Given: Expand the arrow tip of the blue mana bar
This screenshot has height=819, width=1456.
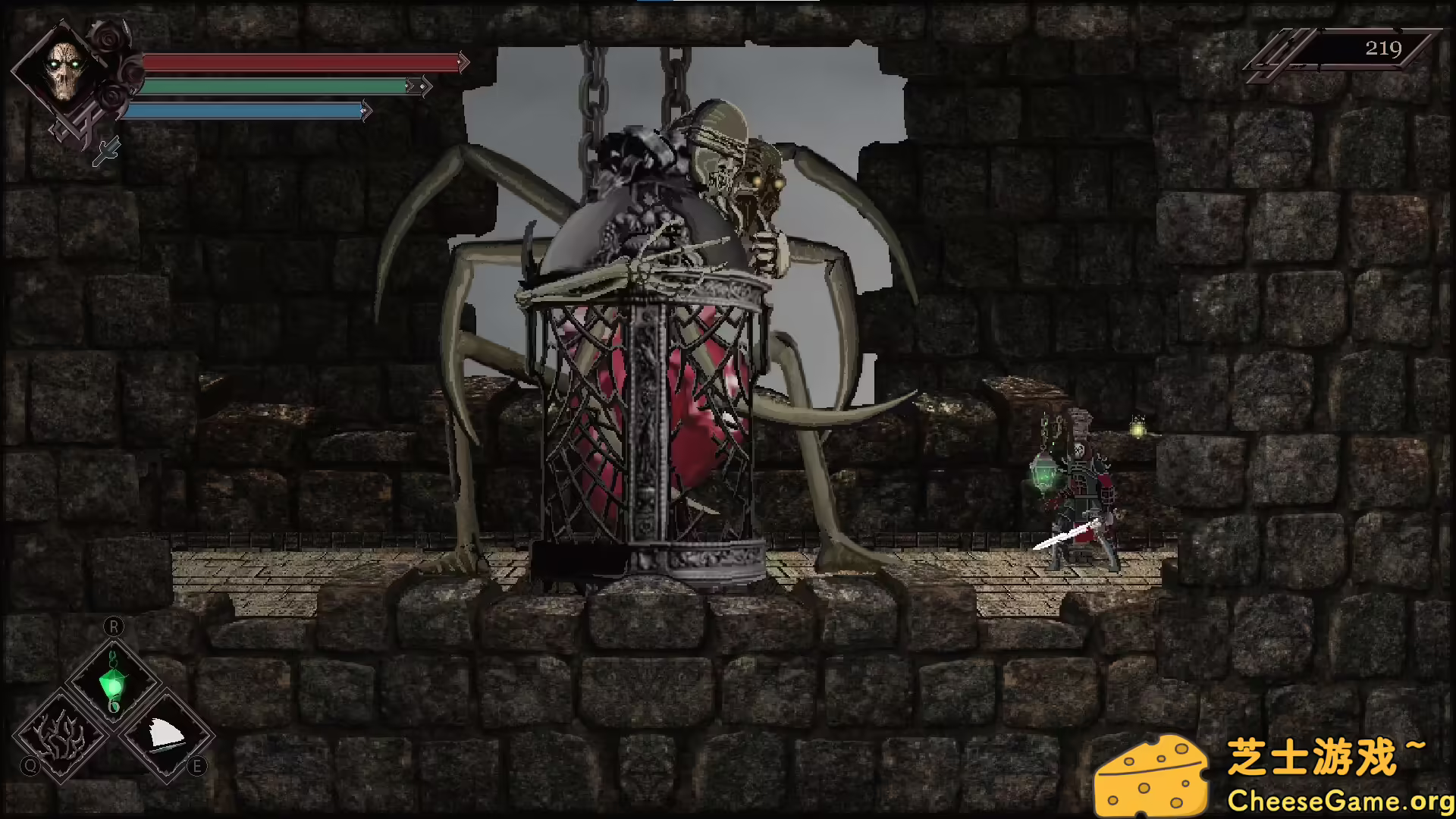Looking at the screenshot, I should 365,110.
